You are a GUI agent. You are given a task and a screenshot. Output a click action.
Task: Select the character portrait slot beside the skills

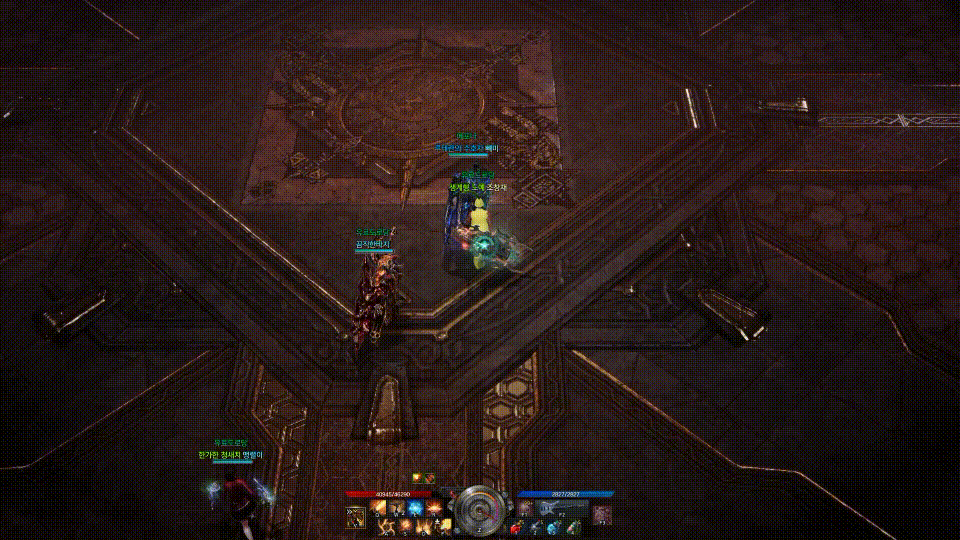355,516
